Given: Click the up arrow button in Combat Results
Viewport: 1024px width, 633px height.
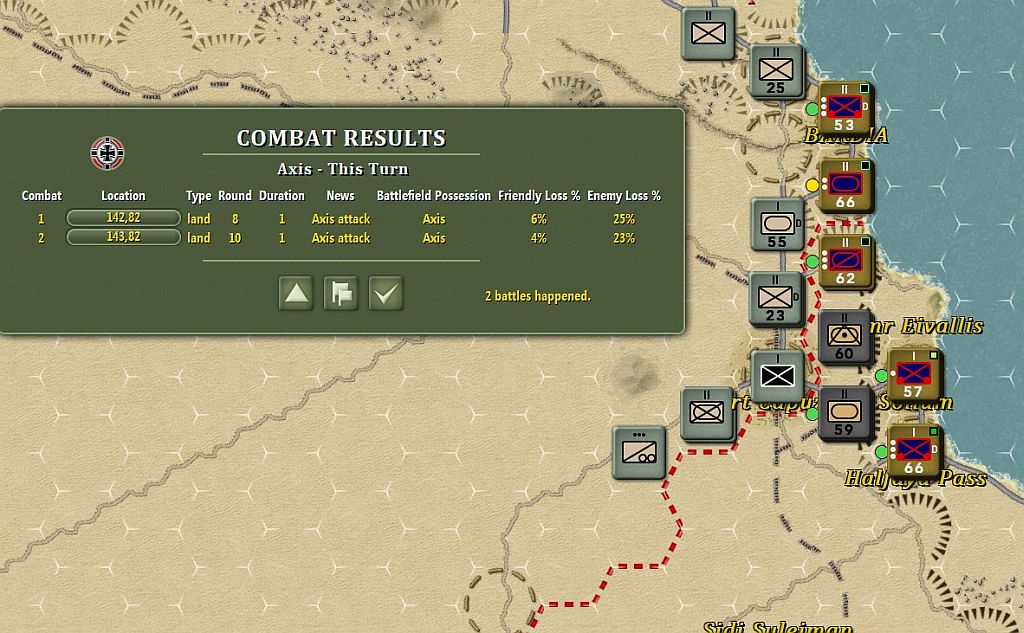Looking at the screenshot, I should [x=296, y=294].
